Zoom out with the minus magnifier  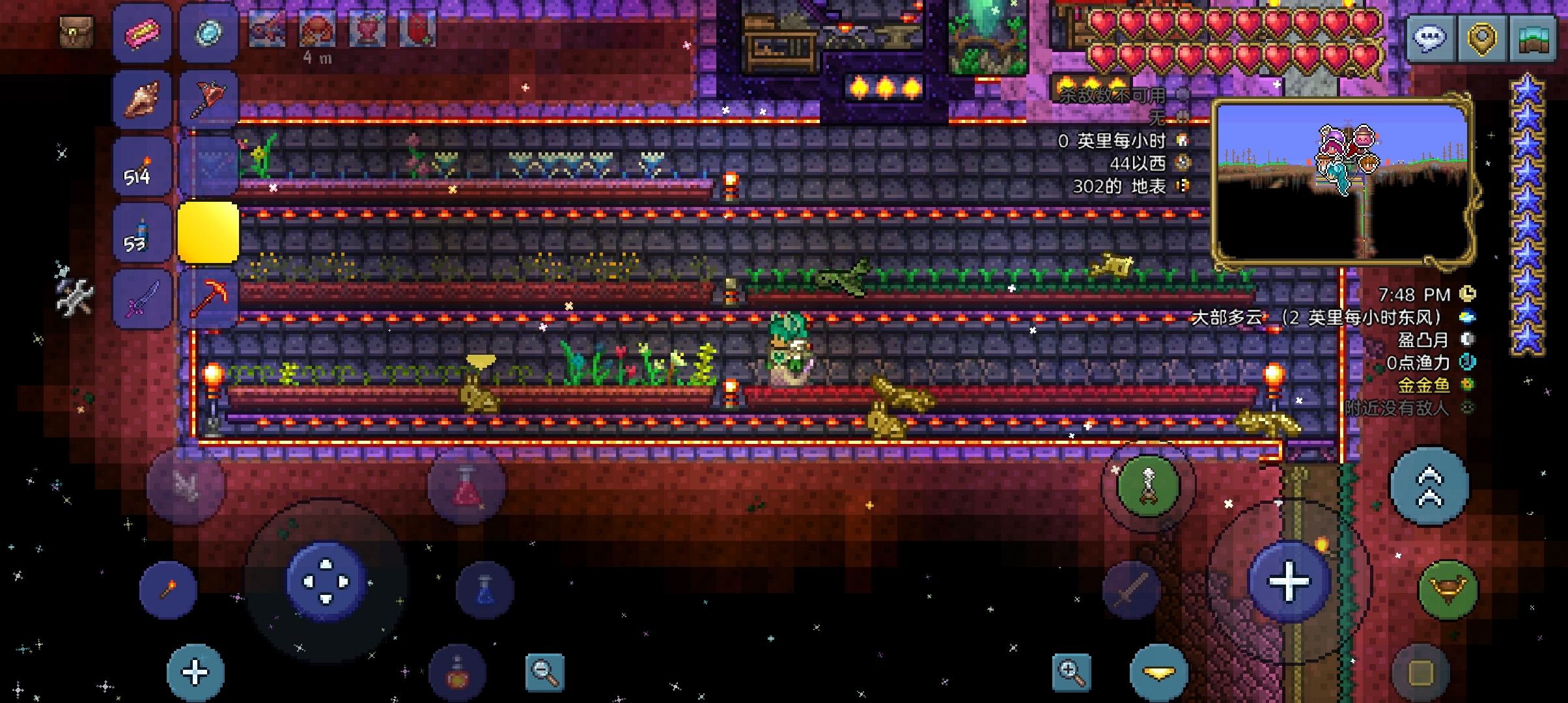[544, 672]
